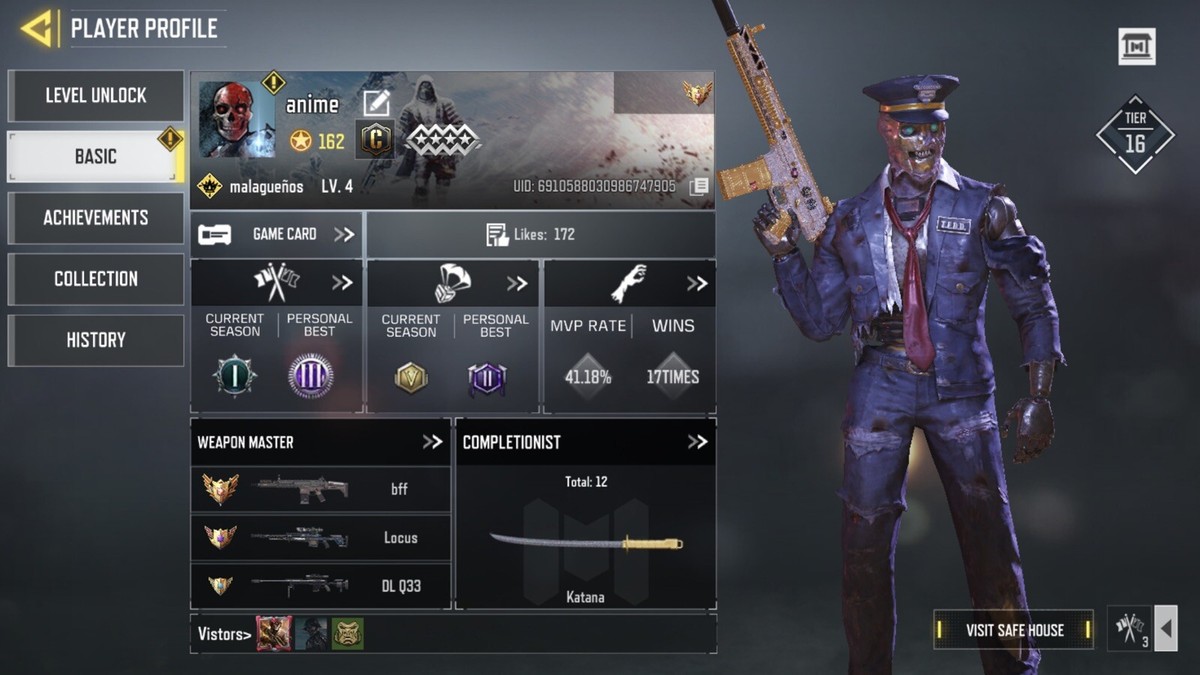
Task: Show the Collection tab
Action: [x=96, y=279]
